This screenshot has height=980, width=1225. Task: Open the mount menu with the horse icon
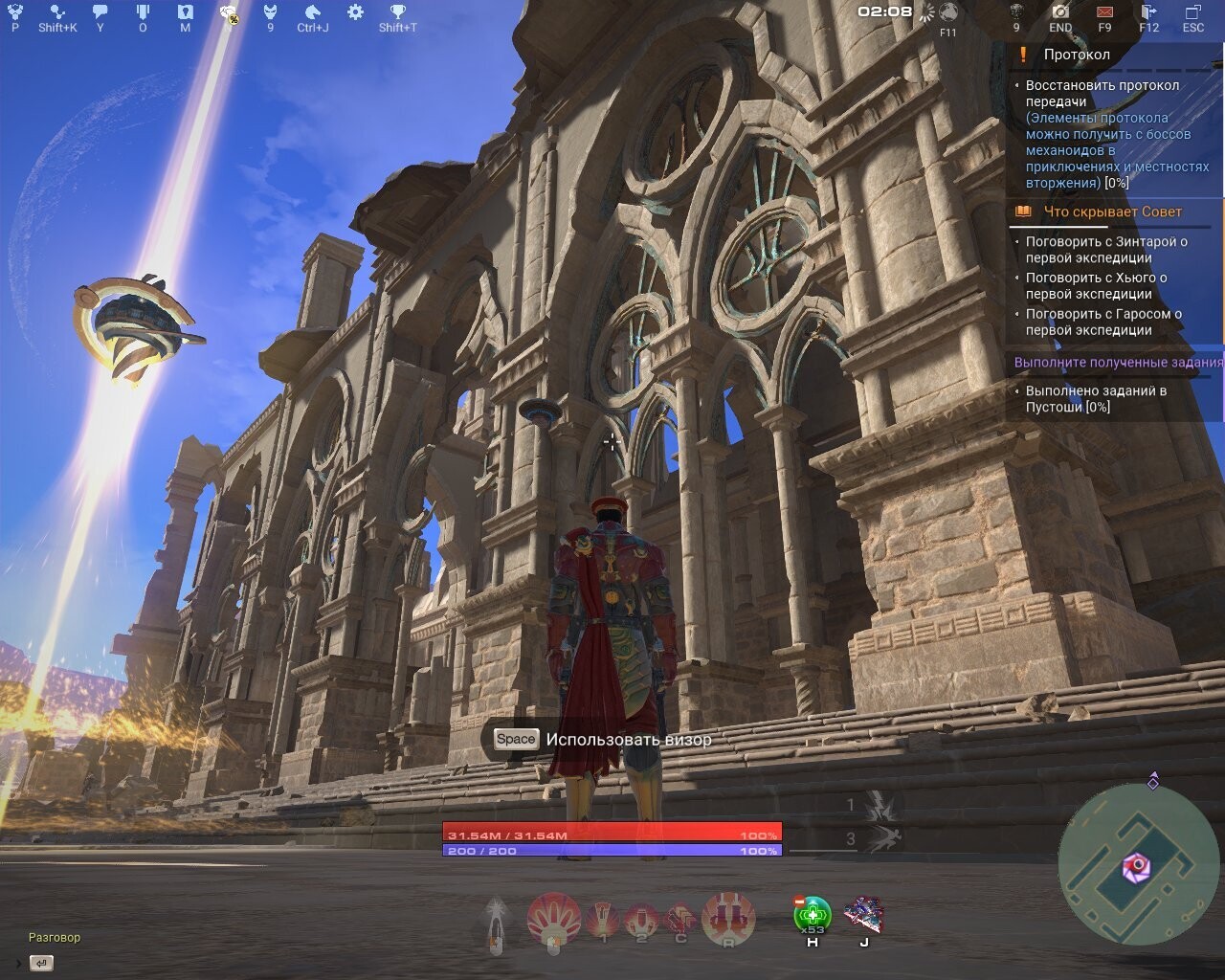tap(313, 13)
